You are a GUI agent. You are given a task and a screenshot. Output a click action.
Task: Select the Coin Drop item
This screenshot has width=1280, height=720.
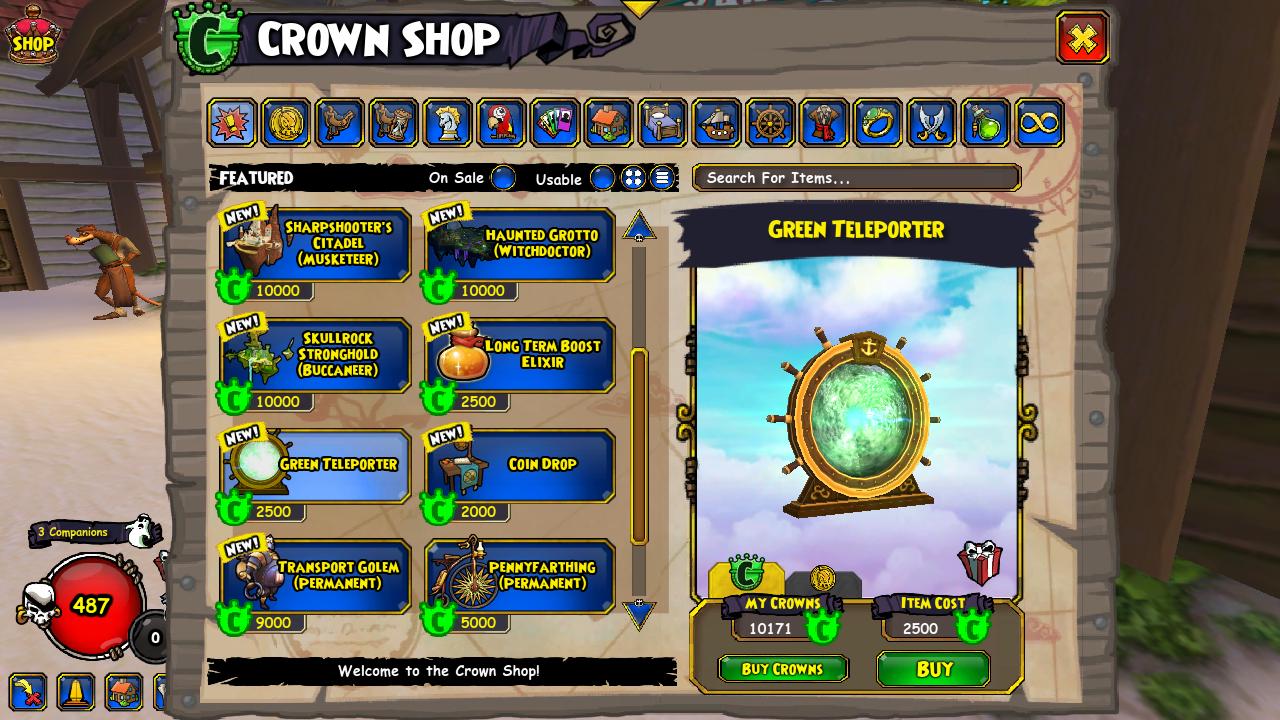(521, 466)
